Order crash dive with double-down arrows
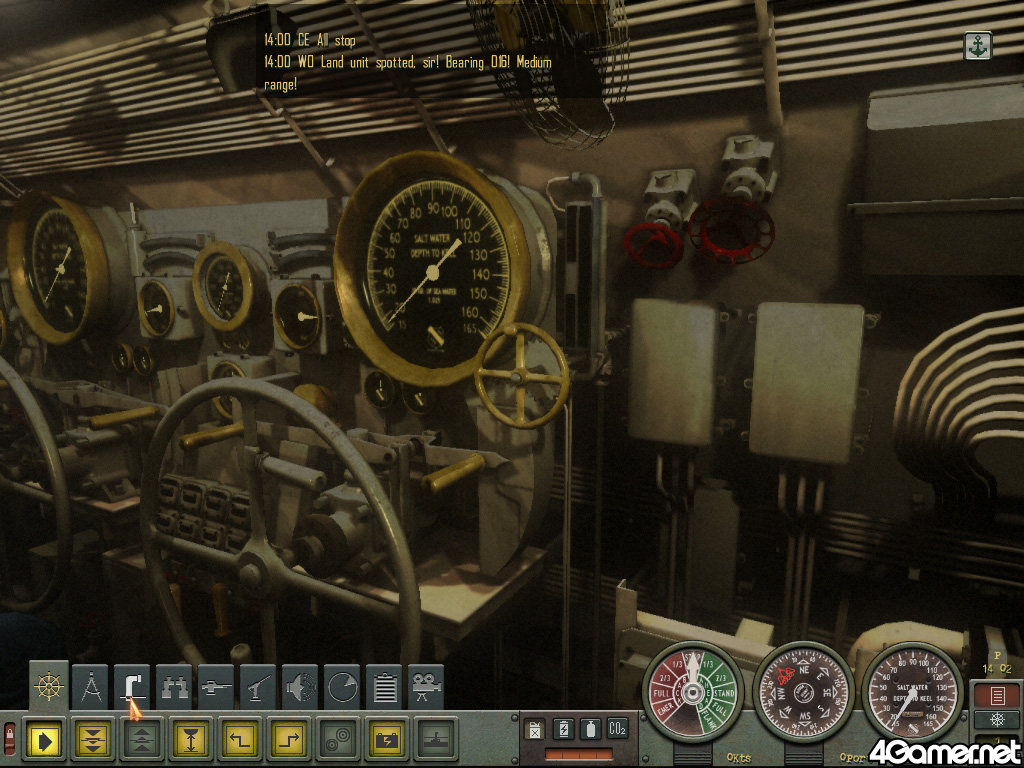 pos(94,740)
